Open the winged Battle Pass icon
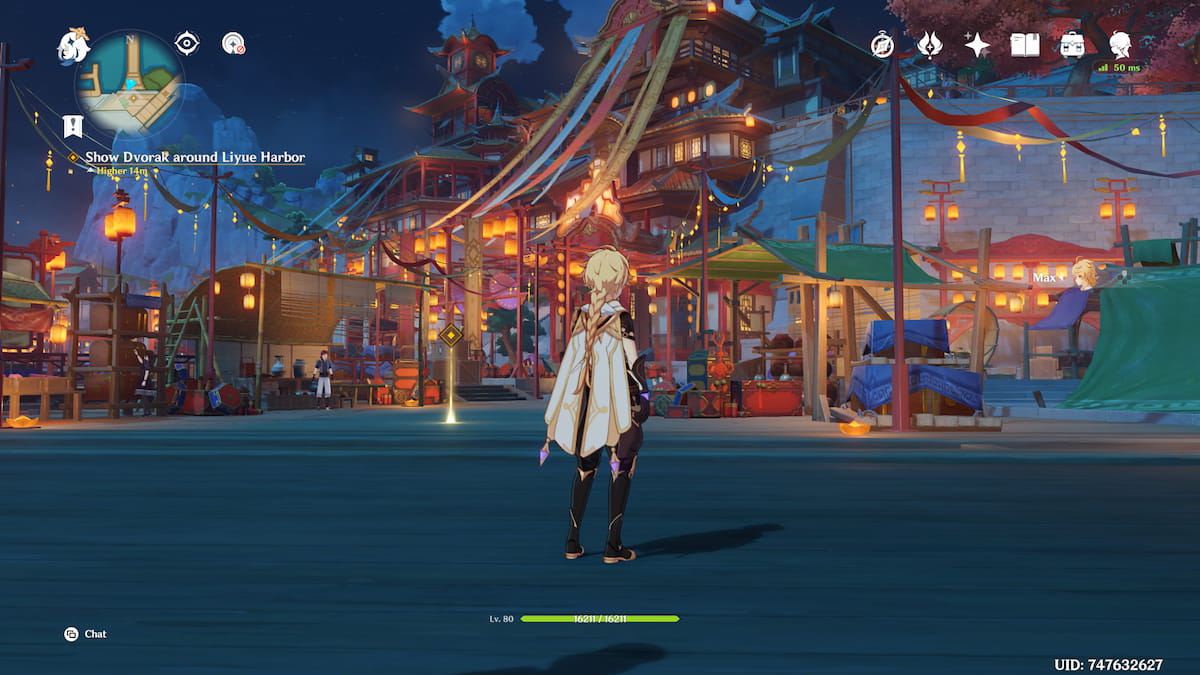This screenshot has height=675, width=1200. (930, 44)
